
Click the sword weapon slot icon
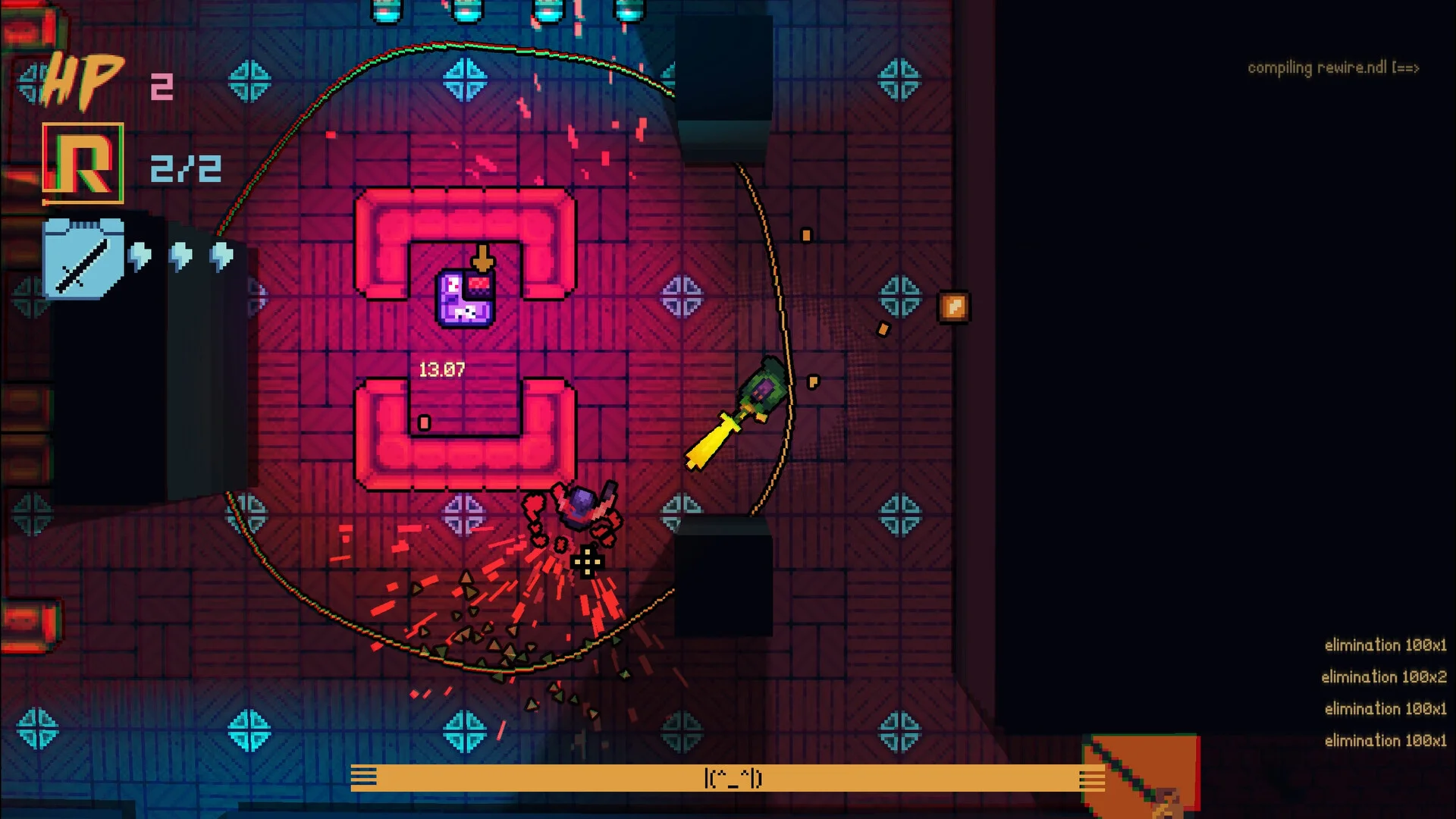pos(83,259)
